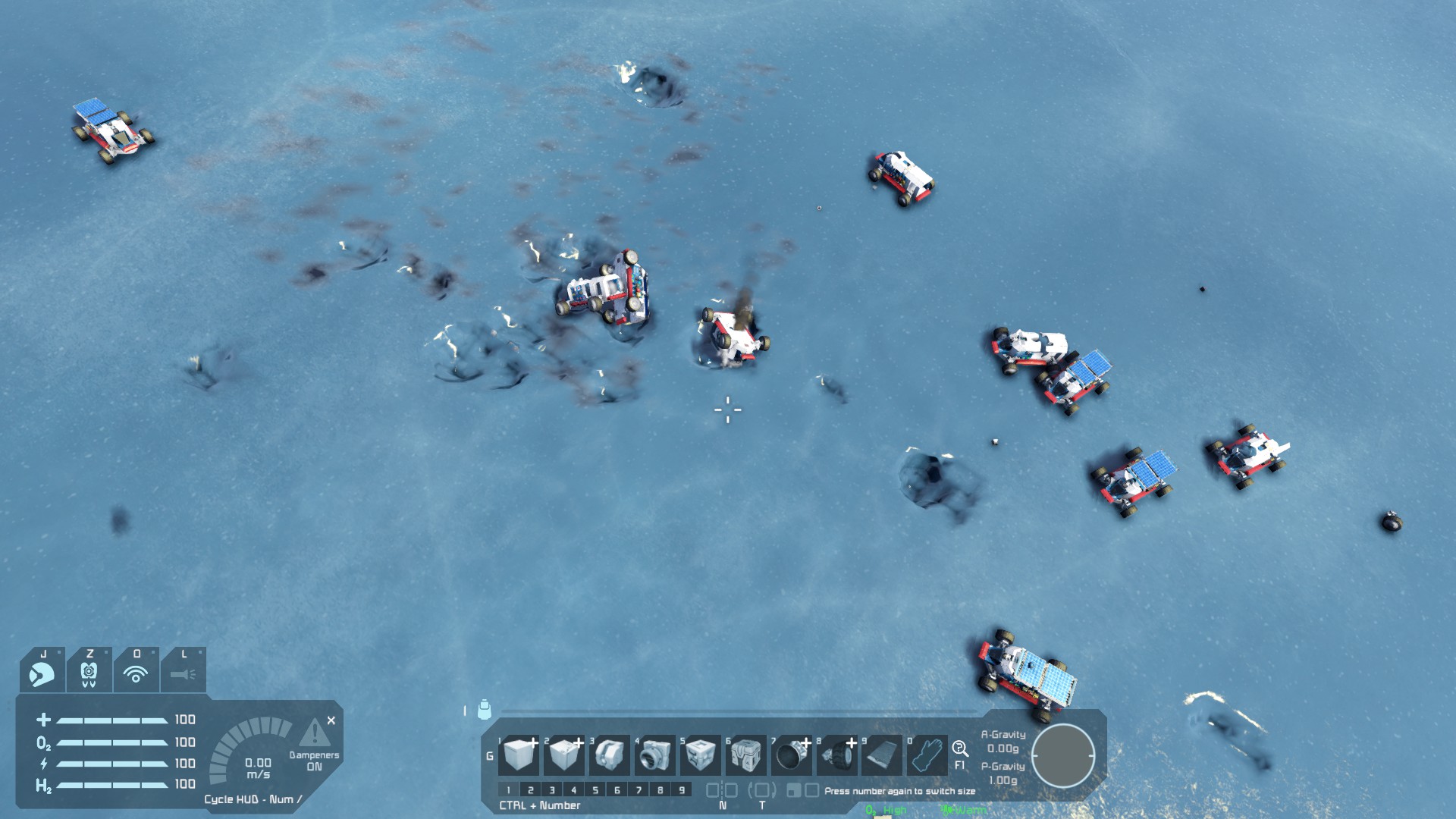Viewport: 1456px width, 819px height.
Task: Open the magnifier help icon
Action: [960, 748]
